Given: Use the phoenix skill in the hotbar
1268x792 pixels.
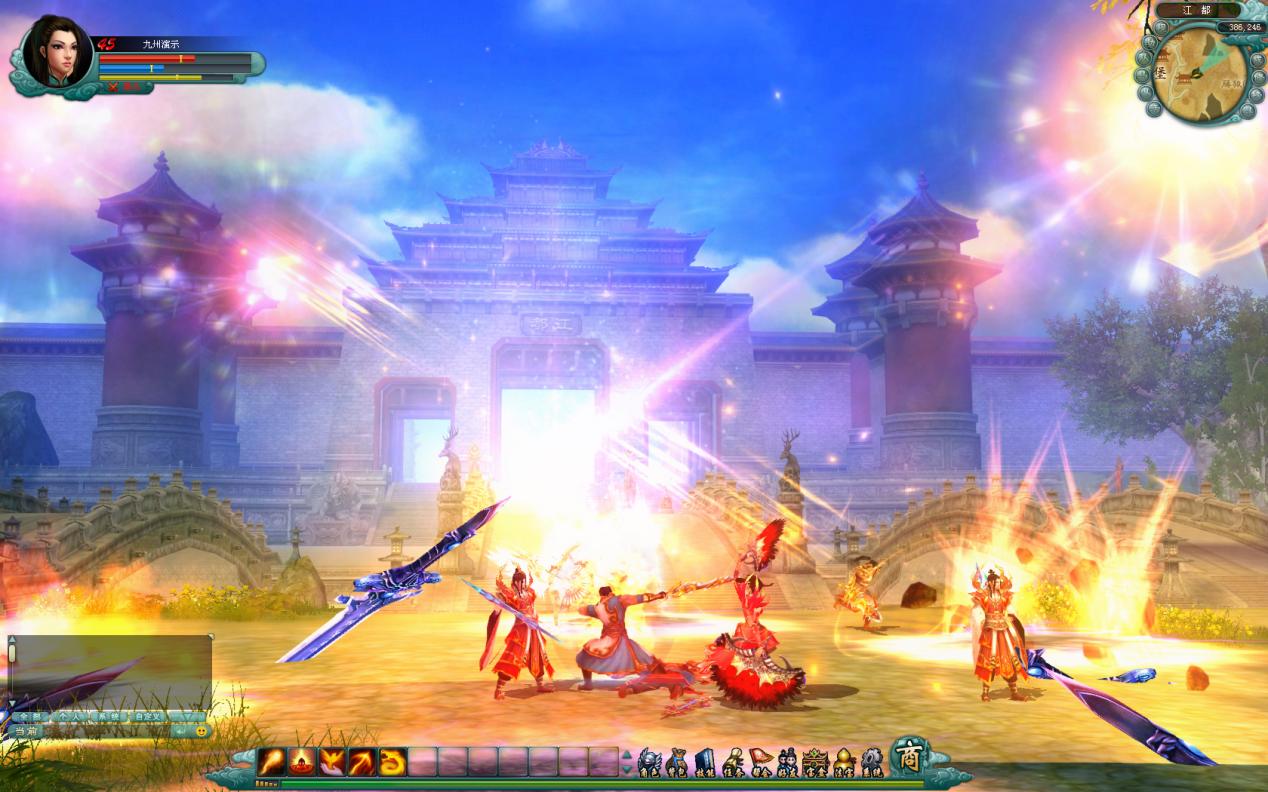Looking at the screenshot, I should (x=332, y=762).
